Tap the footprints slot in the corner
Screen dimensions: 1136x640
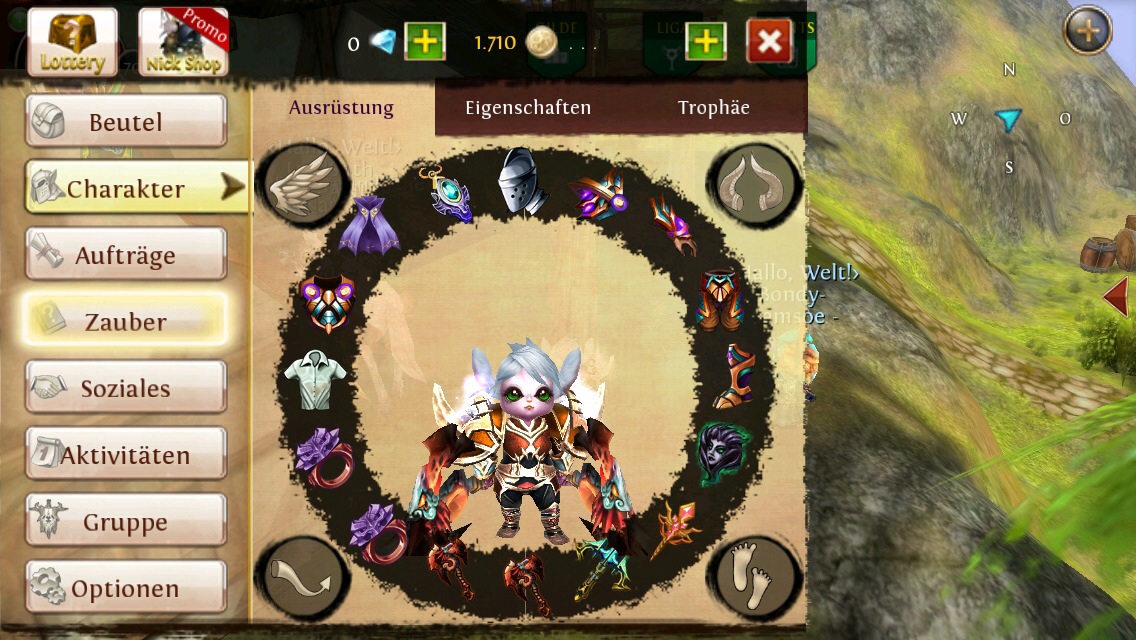pyautogui.click(x=754, y=577)
